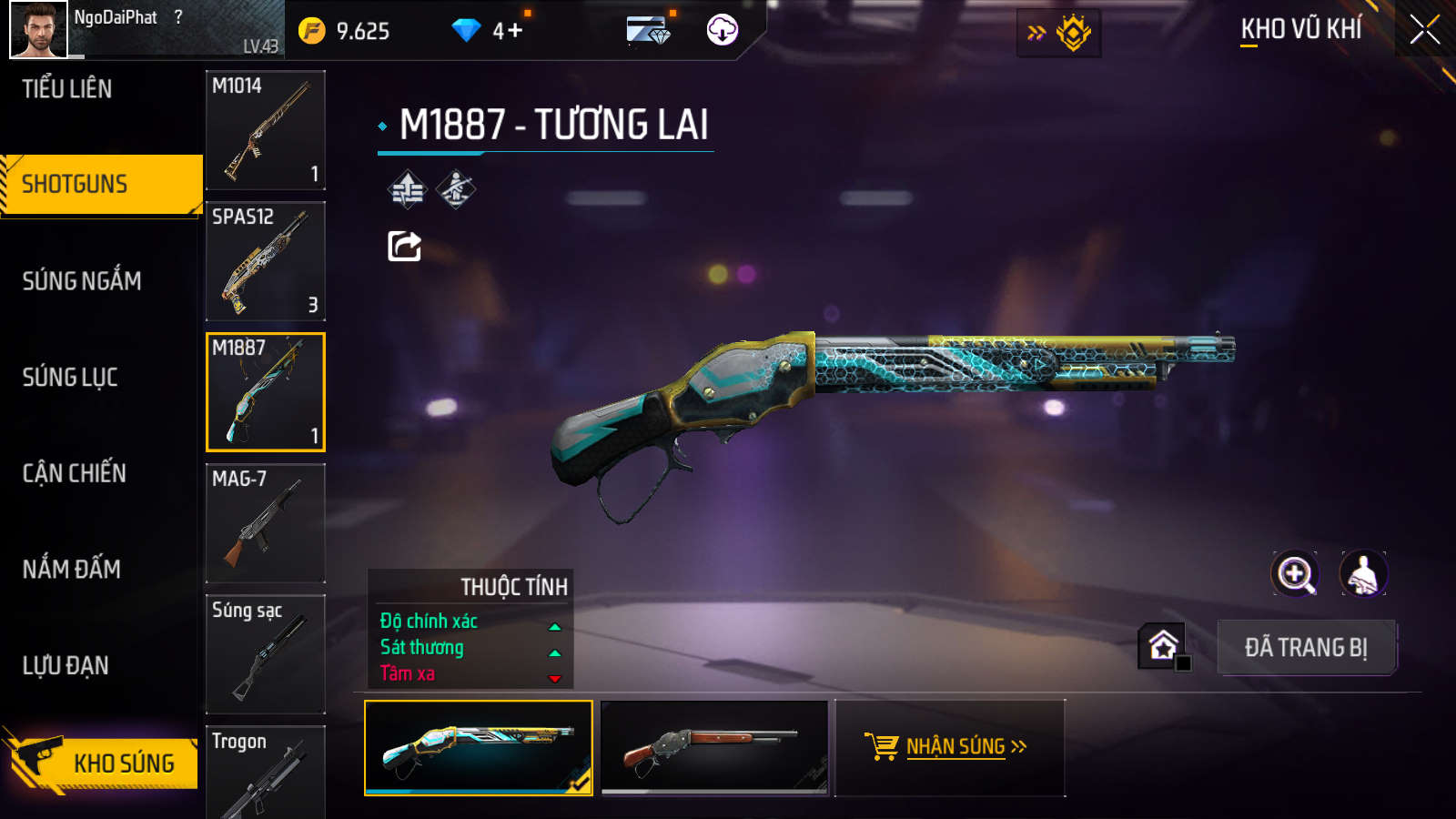Viewport: 1456px width, 819px height.
Task: Choose the Cận Chiến category
Action: [x=75, y=473]
